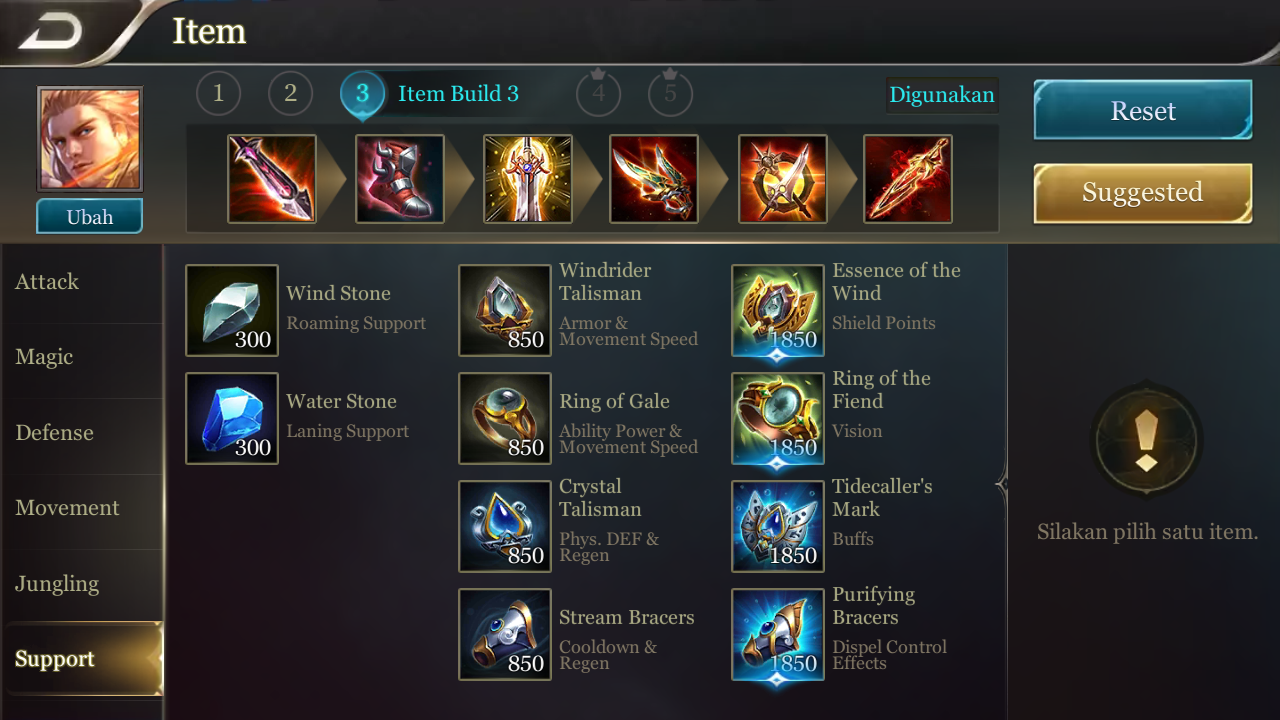The width and height of the screenshot is (1280, 720).
Task: Select the Ring of Gale item
Action: [504, 418]
